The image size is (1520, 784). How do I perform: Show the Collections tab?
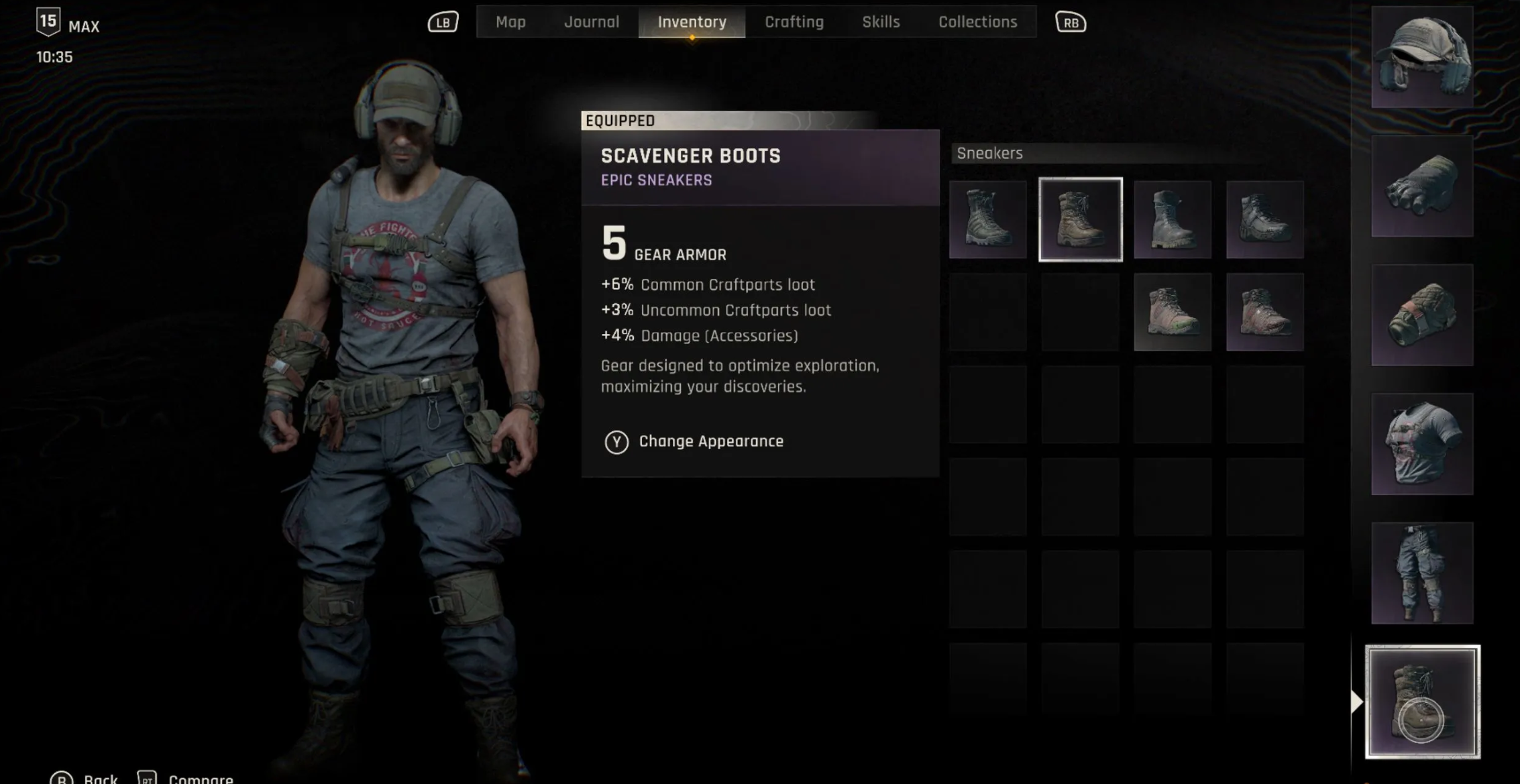[977, 22]
